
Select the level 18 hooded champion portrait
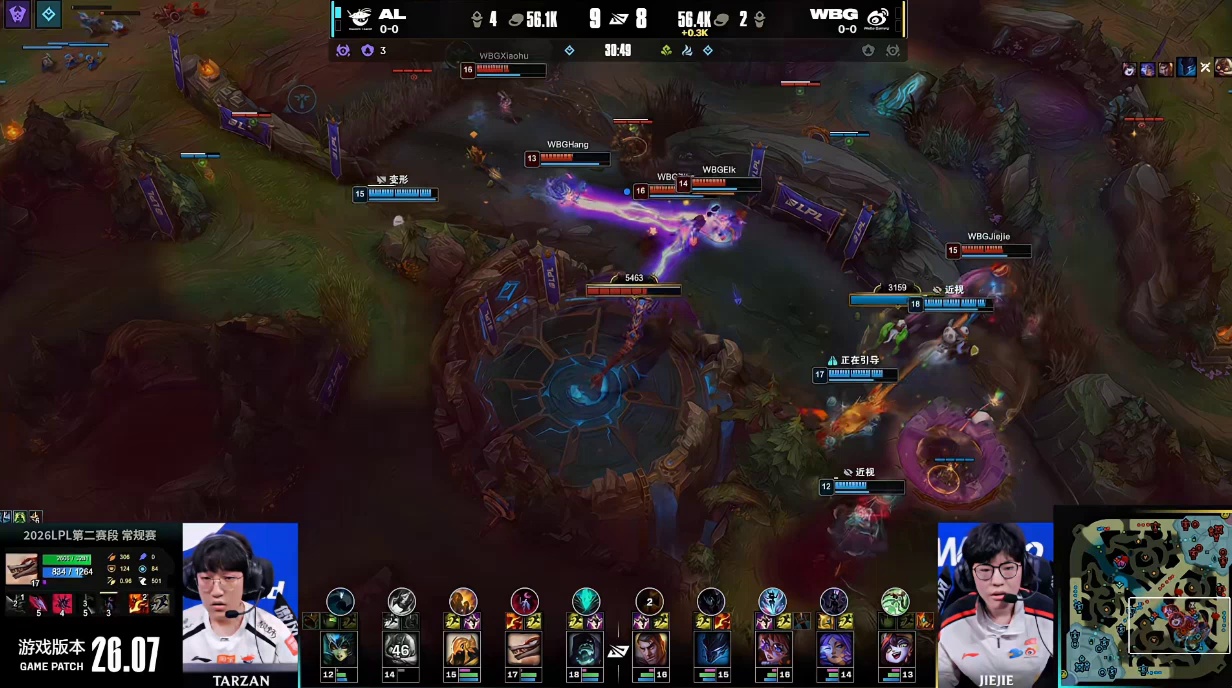click(586, 649)
